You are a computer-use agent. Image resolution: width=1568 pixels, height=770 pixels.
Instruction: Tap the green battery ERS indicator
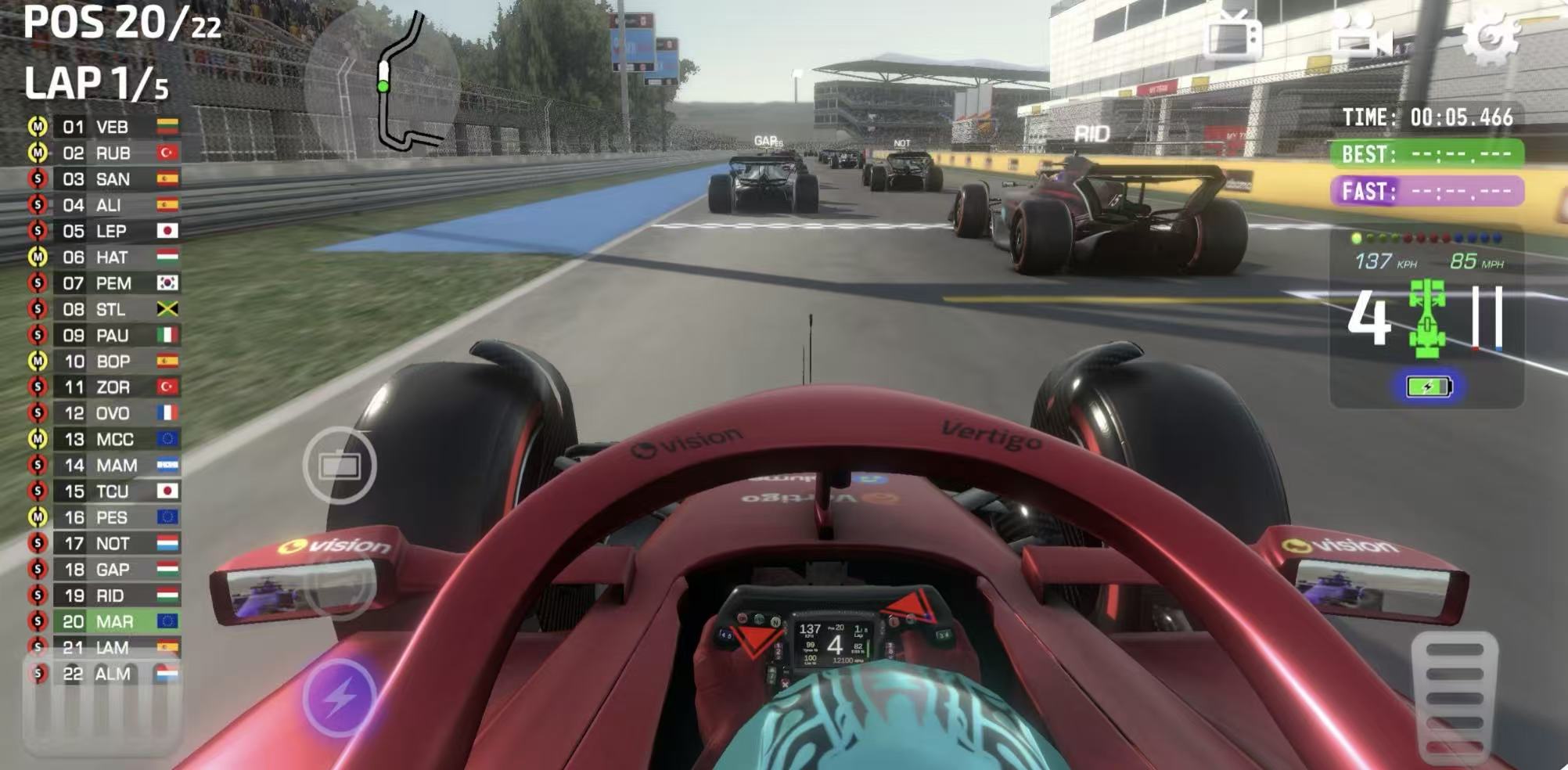coord(1428,387)
